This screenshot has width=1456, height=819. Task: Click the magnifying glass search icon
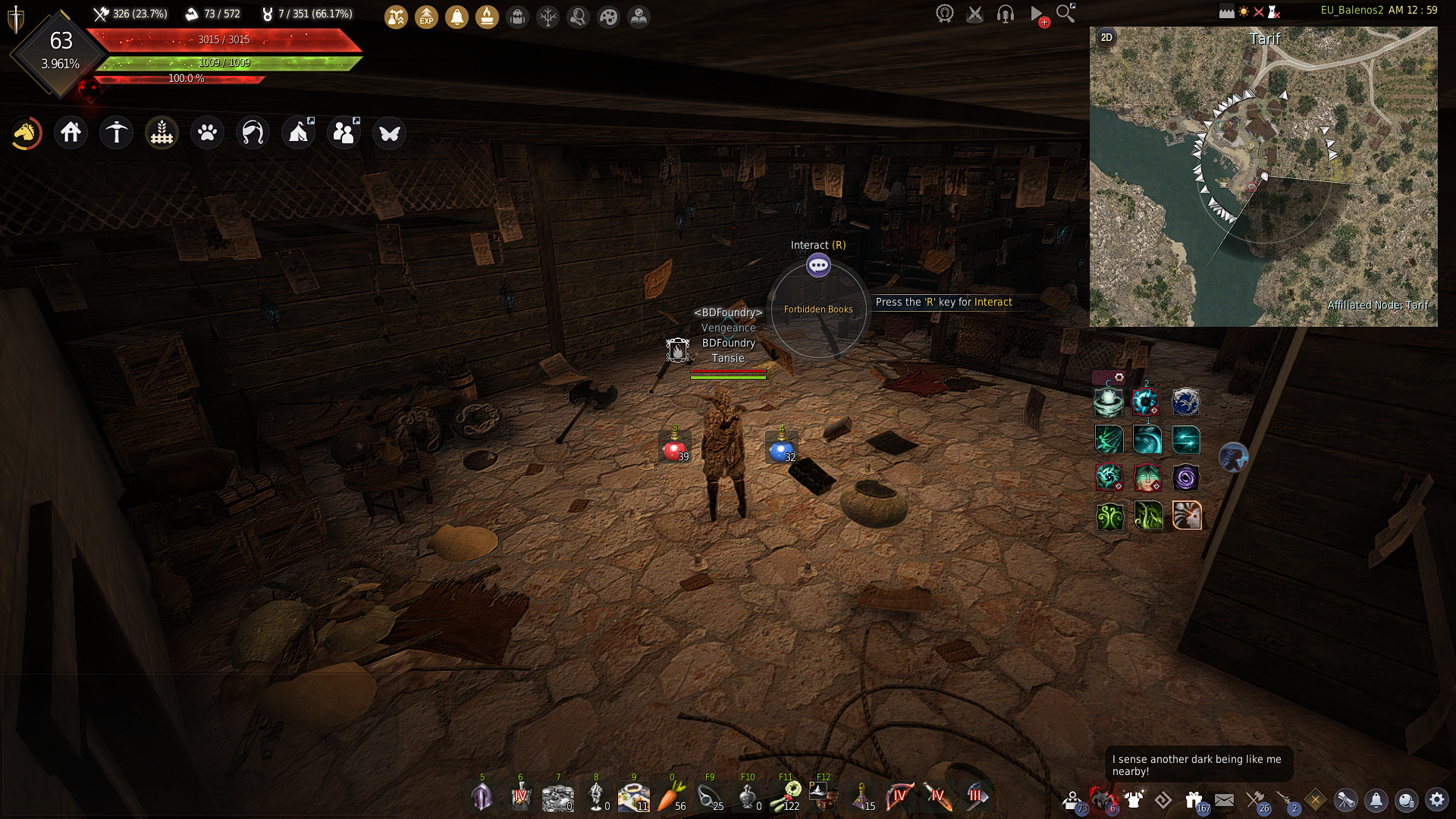pos(1065,14)
